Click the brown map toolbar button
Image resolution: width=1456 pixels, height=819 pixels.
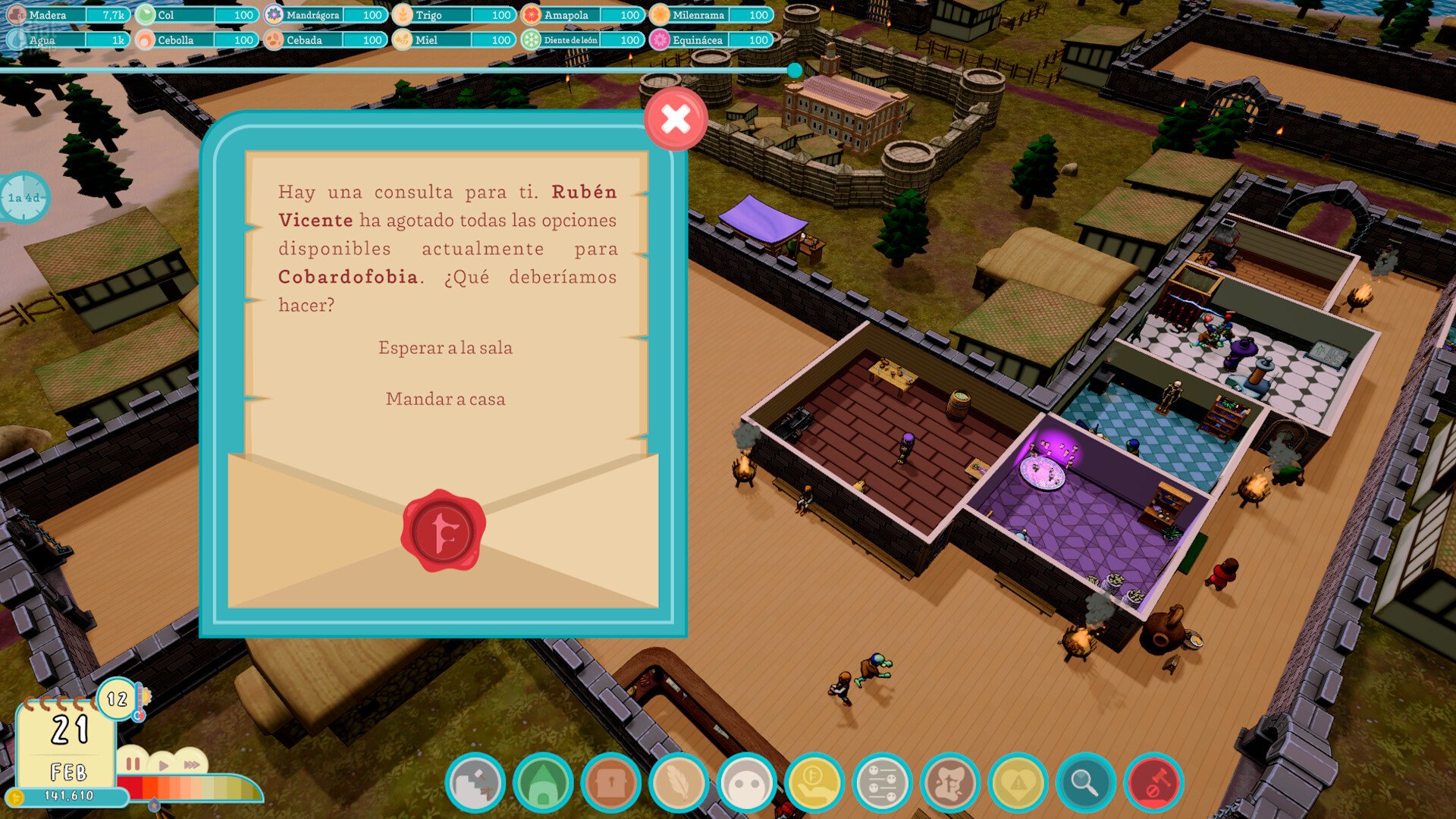pyautogui.click(x=950, y=783)
